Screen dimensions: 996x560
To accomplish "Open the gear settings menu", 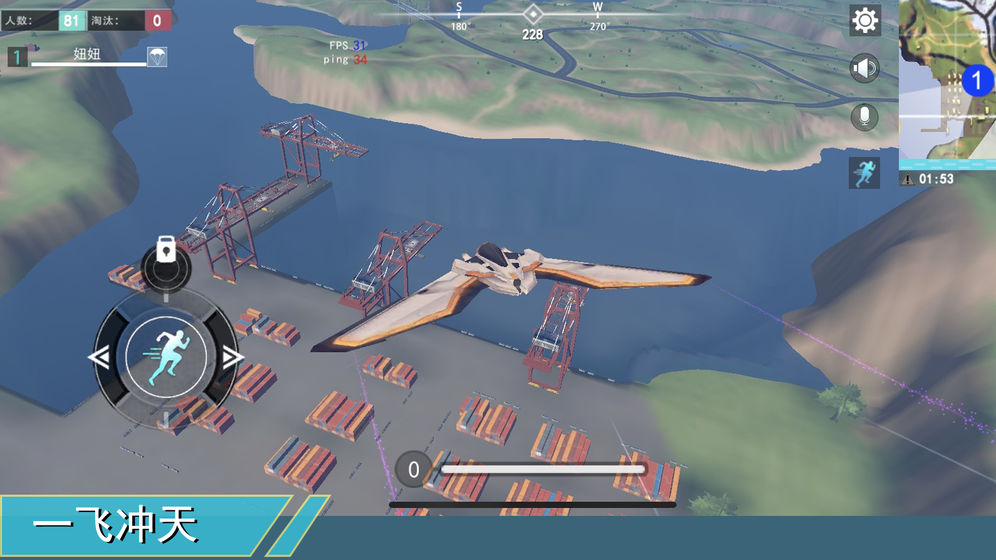I will (865, 20).
